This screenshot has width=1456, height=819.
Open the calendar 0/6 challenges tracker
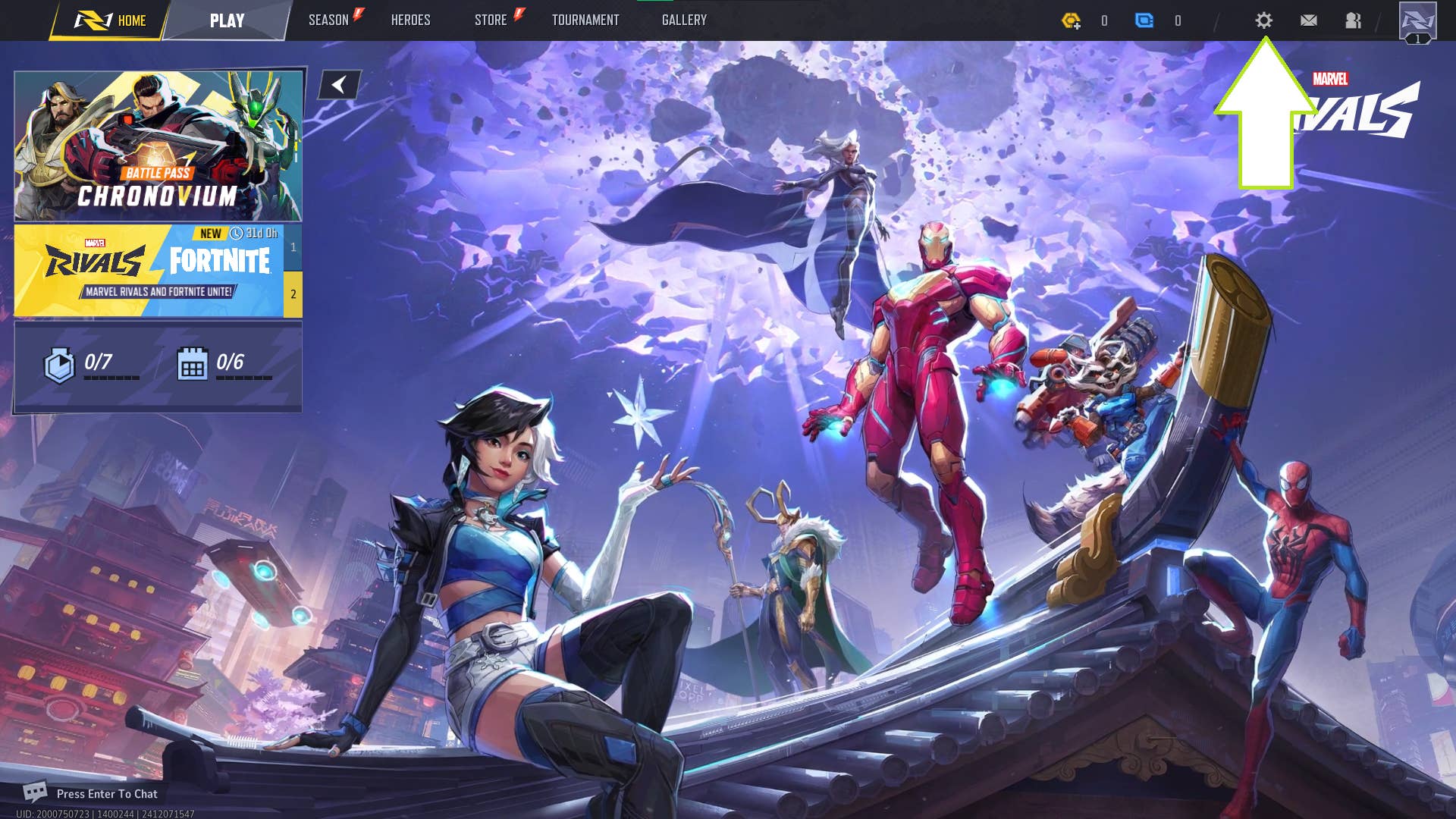[224, 365]
